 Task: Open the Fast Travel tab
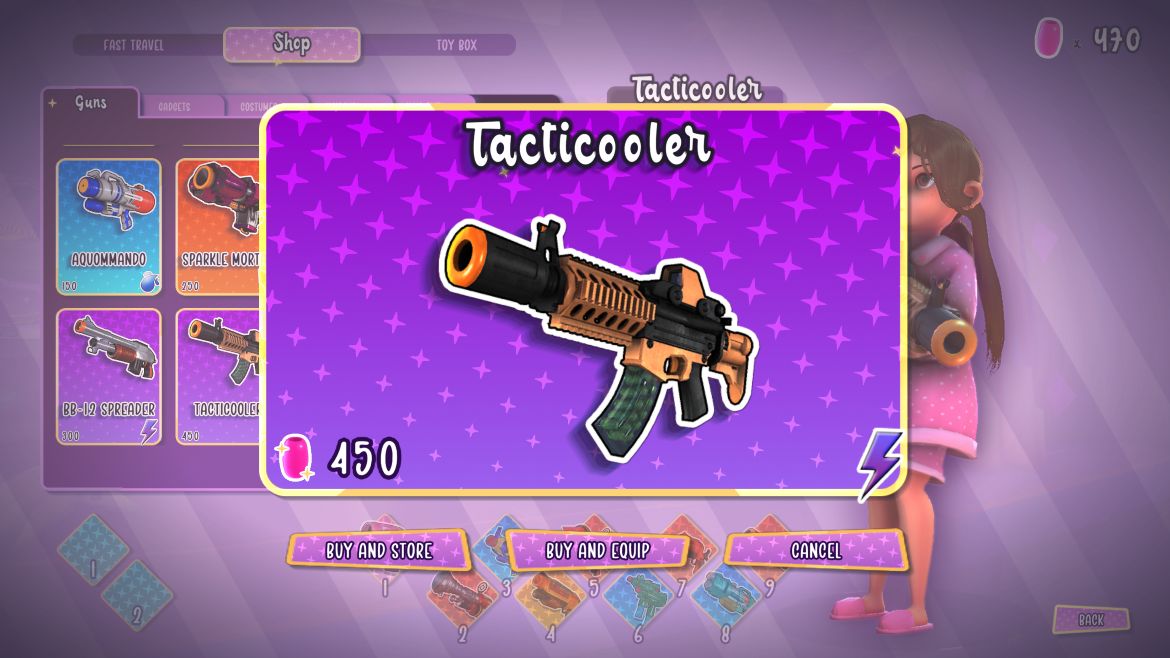point(134,45)
